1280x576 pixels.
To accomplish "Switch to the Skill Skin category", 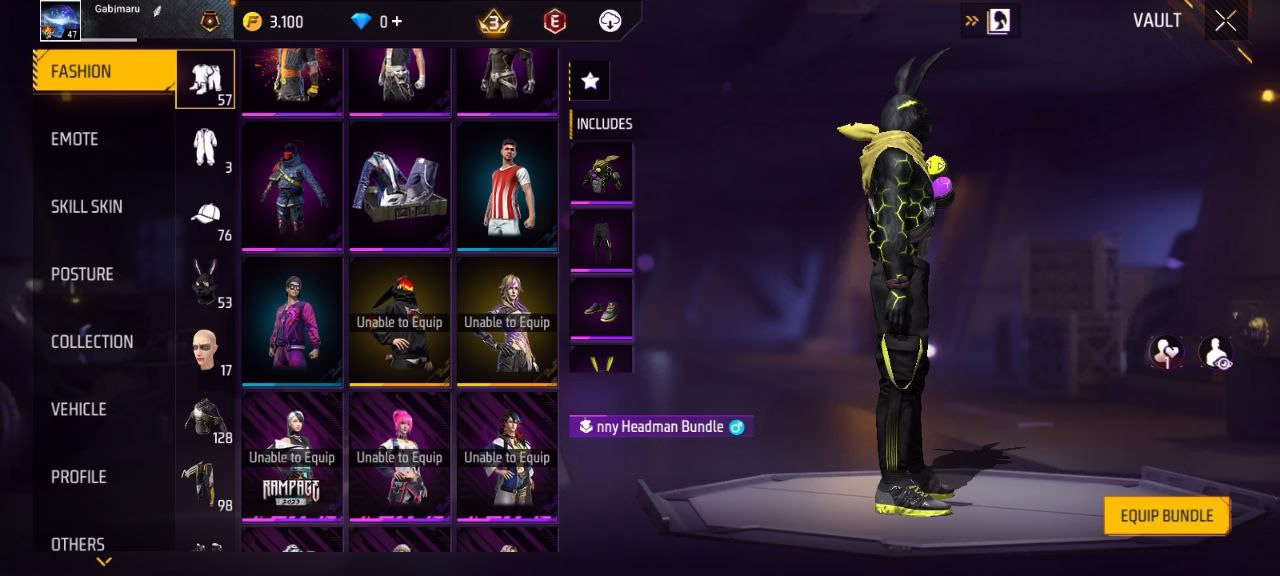I will [87, 207].
